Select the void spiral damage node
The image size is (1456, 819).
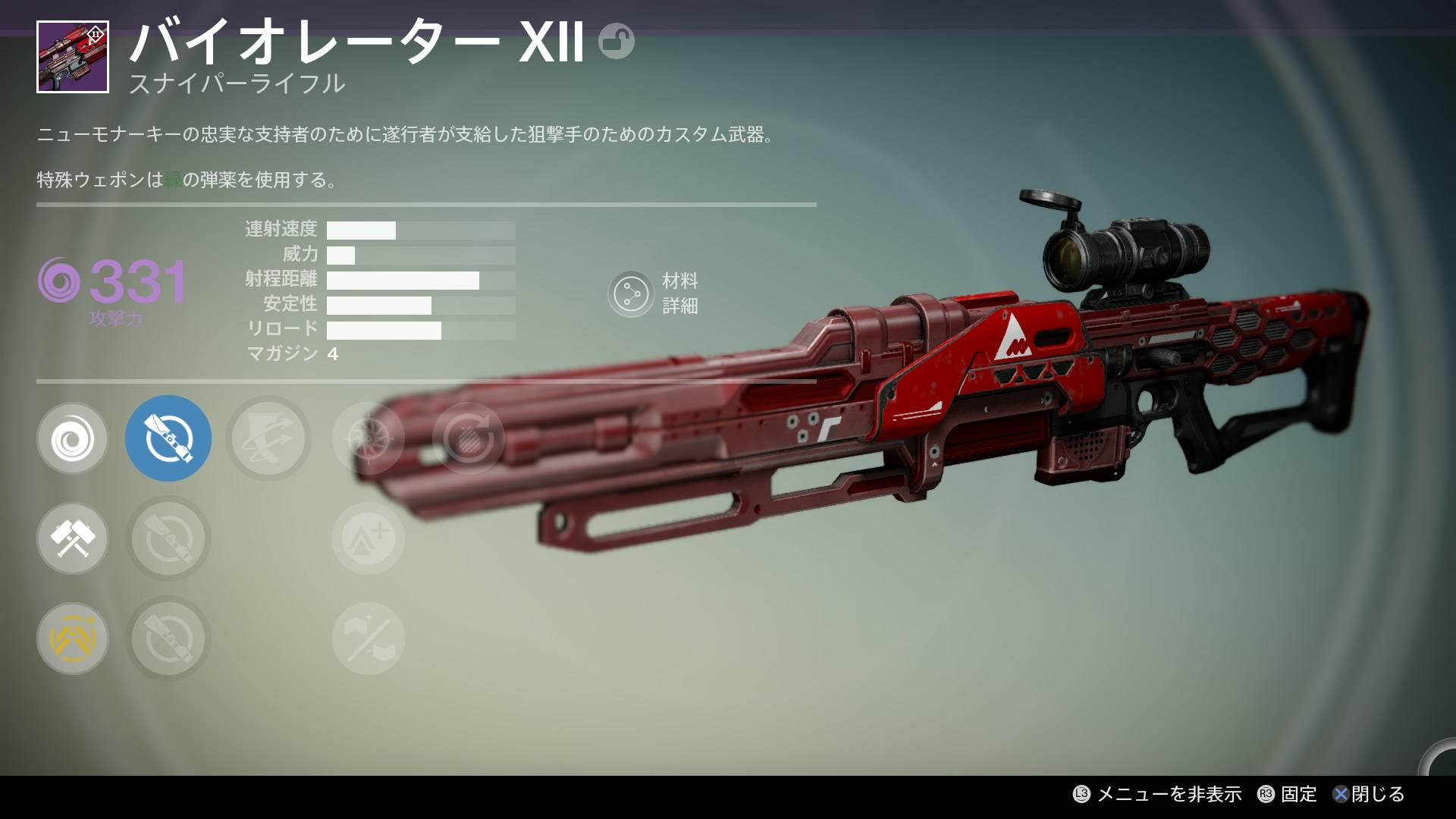click(x=72, y=438)
